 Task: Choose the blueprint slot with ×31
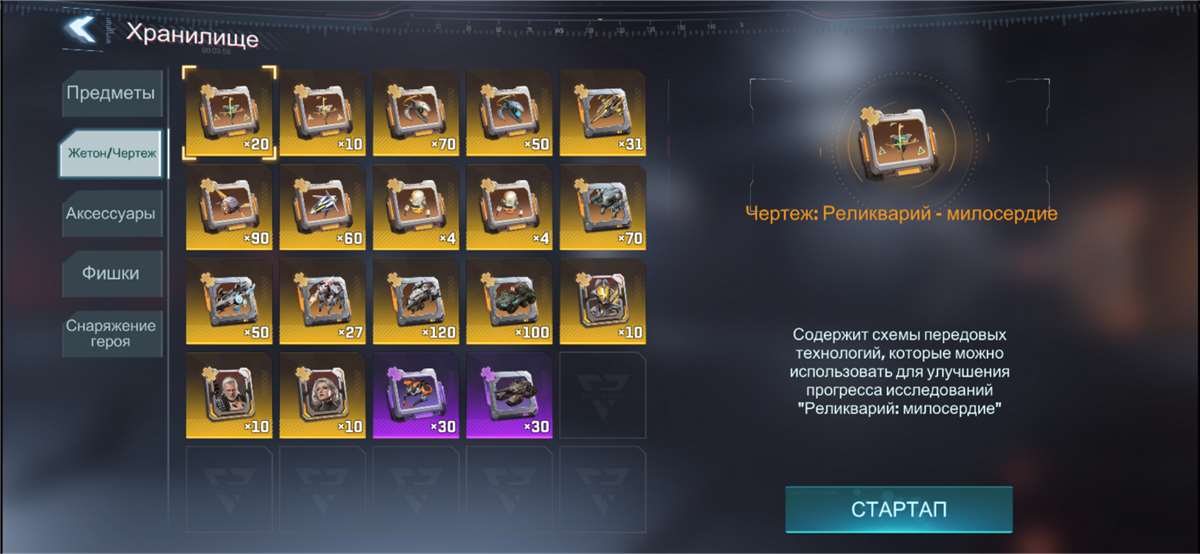602,112
